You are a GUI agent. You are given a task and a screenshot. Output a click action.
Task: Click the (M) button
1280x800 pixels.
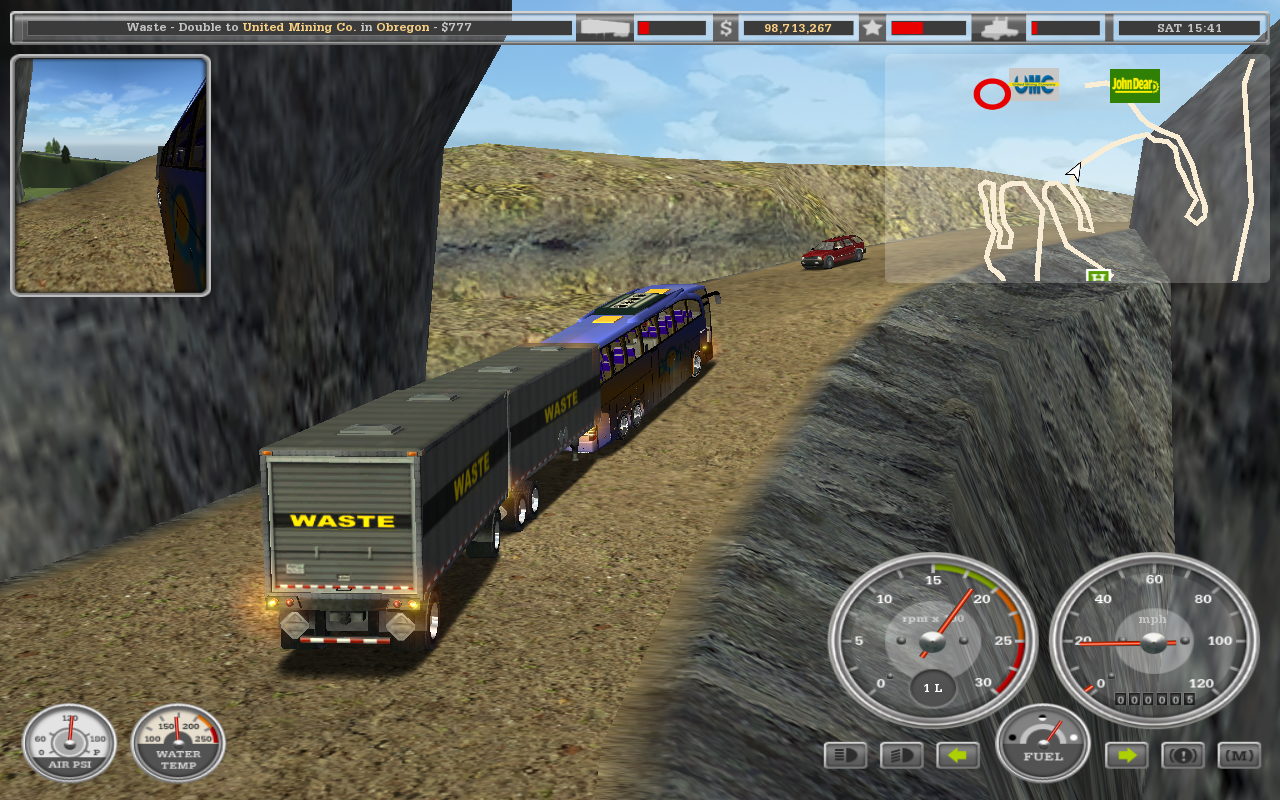coord(1239,755)
